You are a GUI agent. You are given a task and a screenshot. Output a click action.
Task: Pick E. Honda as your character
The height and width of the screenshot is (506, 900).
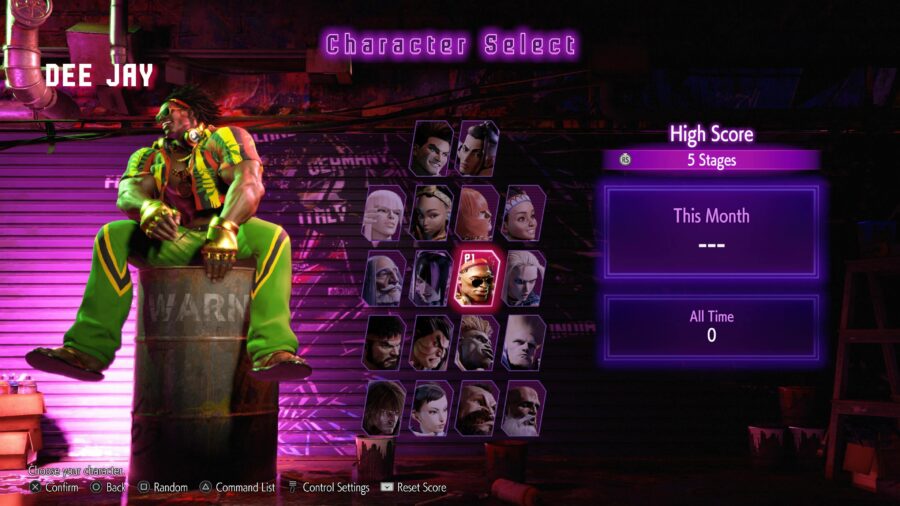pyautogui.click(x=432, y=343)
